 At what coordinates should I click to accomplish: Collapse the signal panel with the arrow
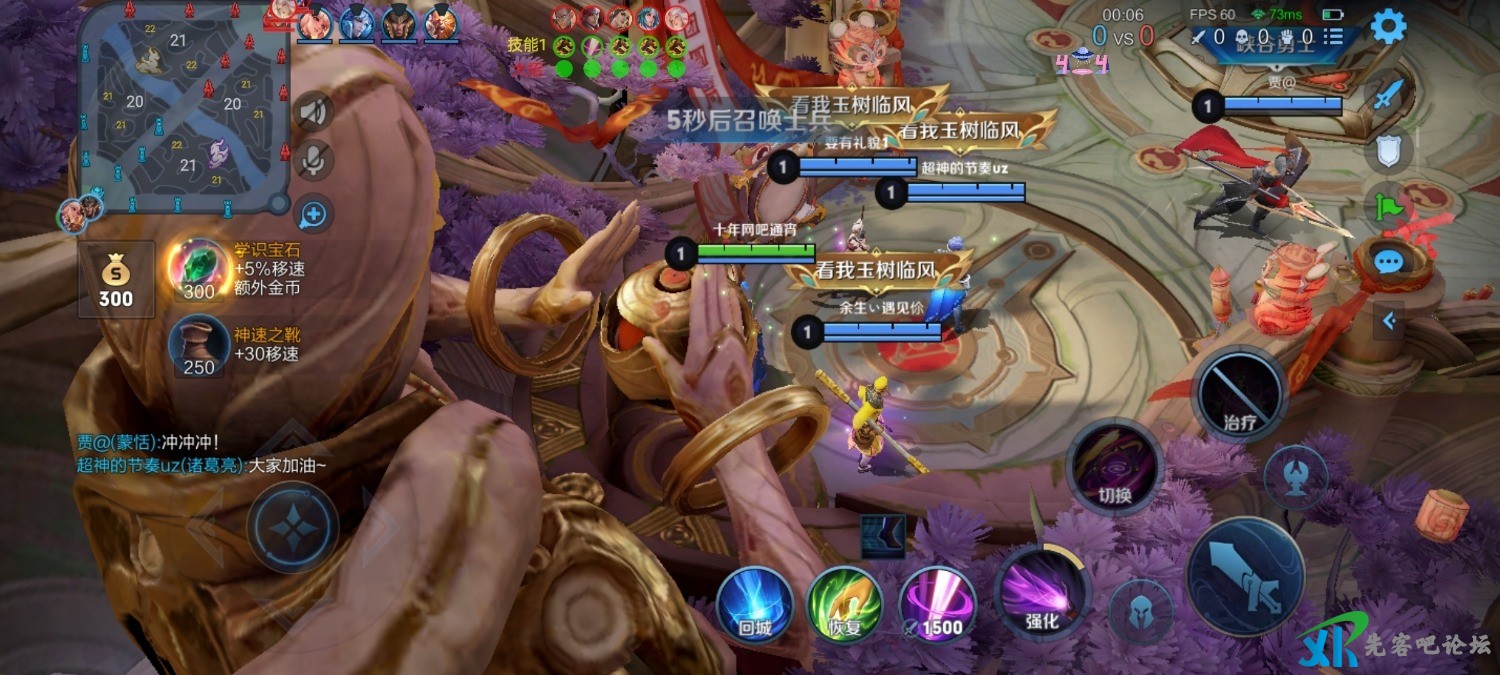pos(1388,321)
